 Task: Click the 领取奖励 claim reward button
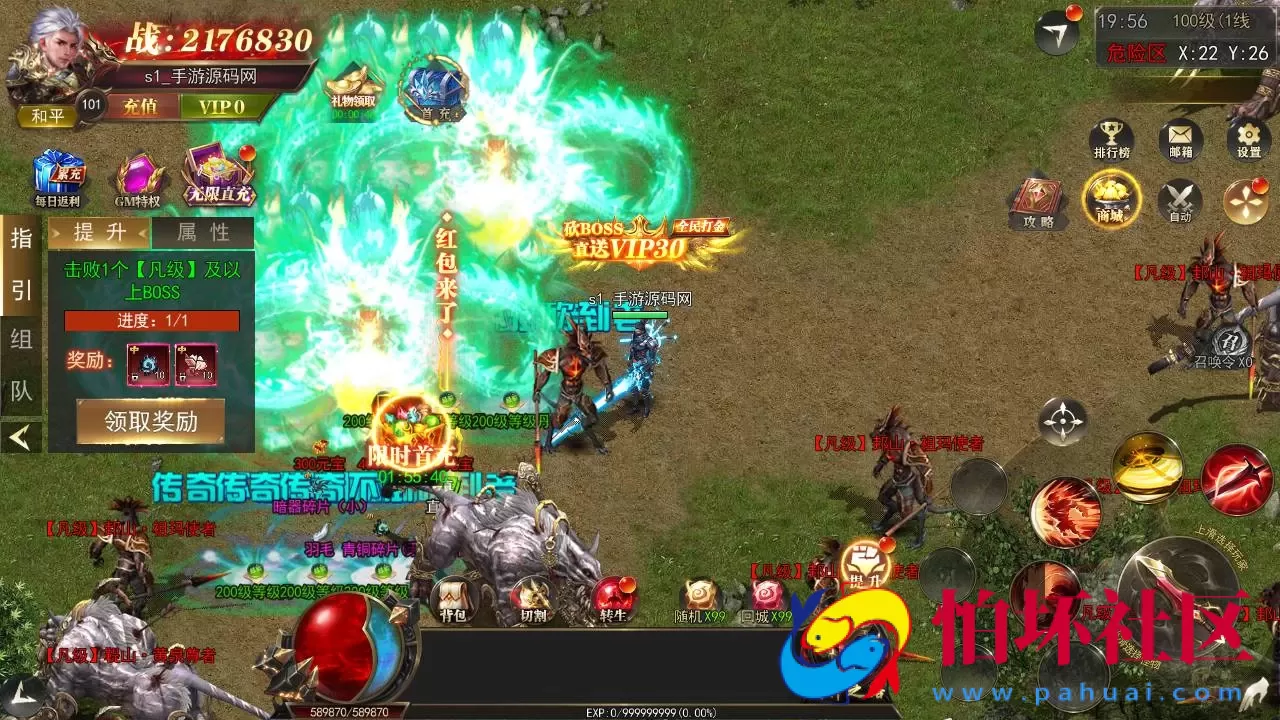(150, 423)
